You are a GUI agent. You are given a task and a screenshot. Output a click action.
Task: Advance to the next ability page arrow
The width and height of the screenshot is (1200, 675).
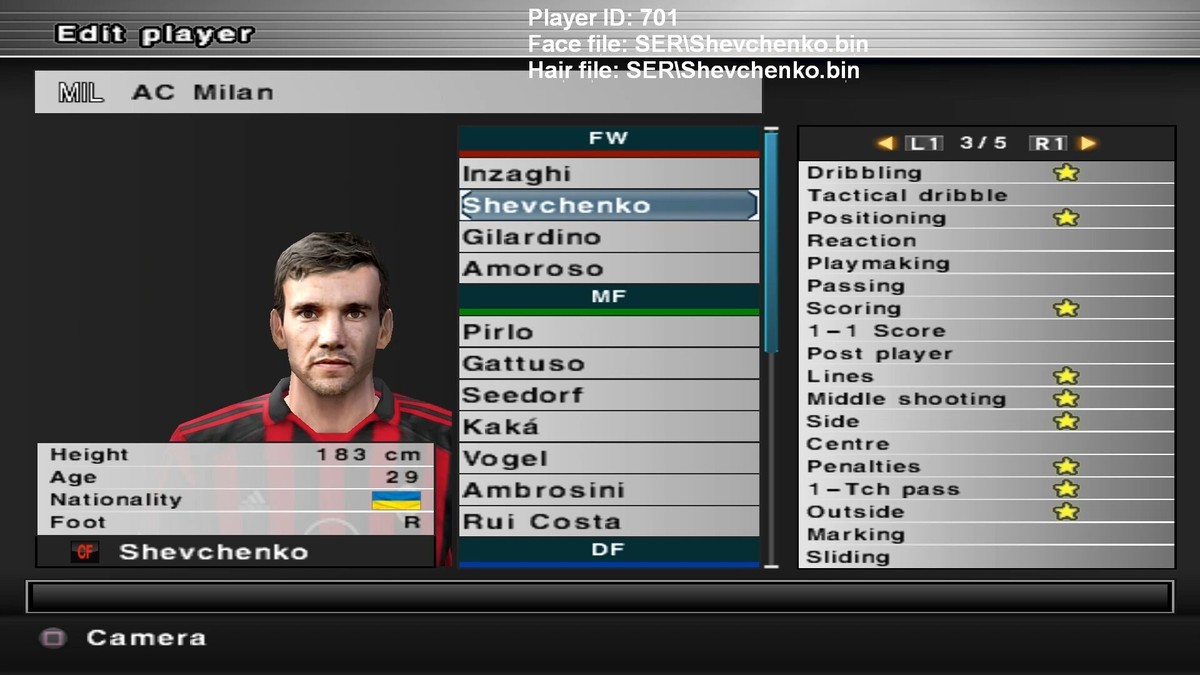coord(1088,143)
